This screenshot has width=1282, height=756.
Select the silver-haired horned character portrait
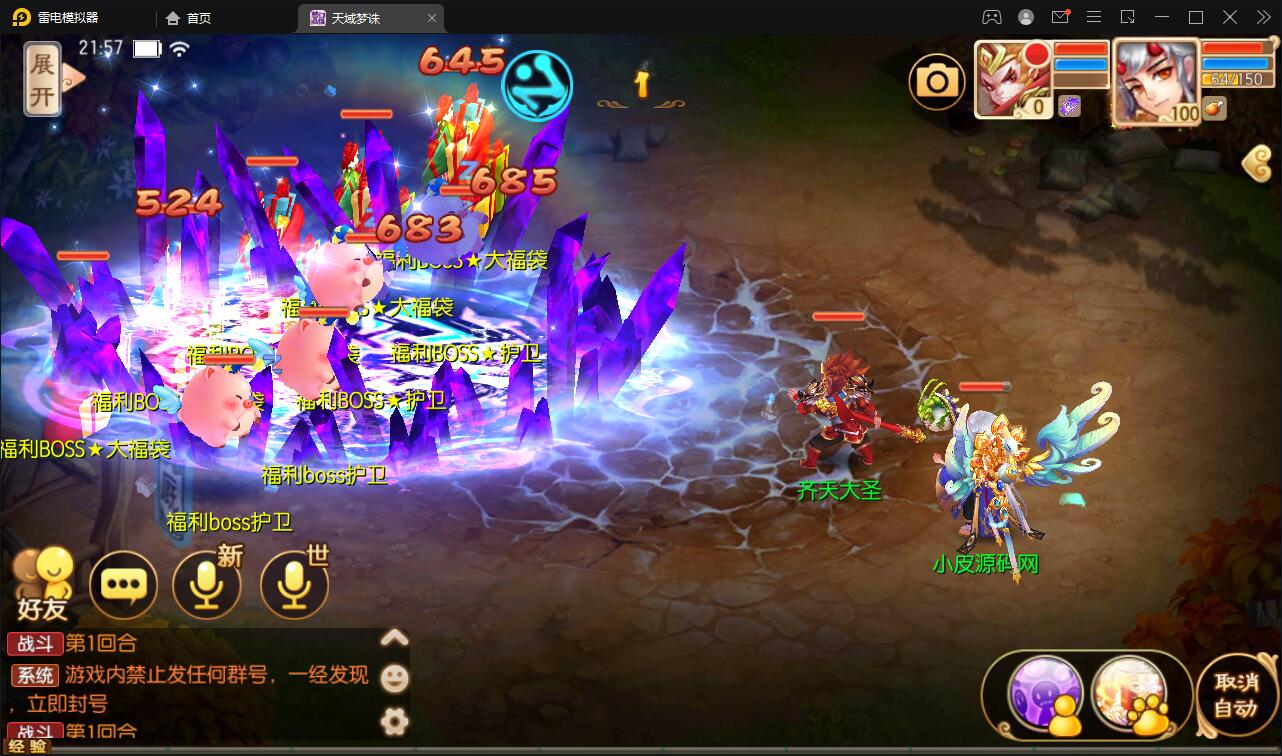coord(1155,80)
